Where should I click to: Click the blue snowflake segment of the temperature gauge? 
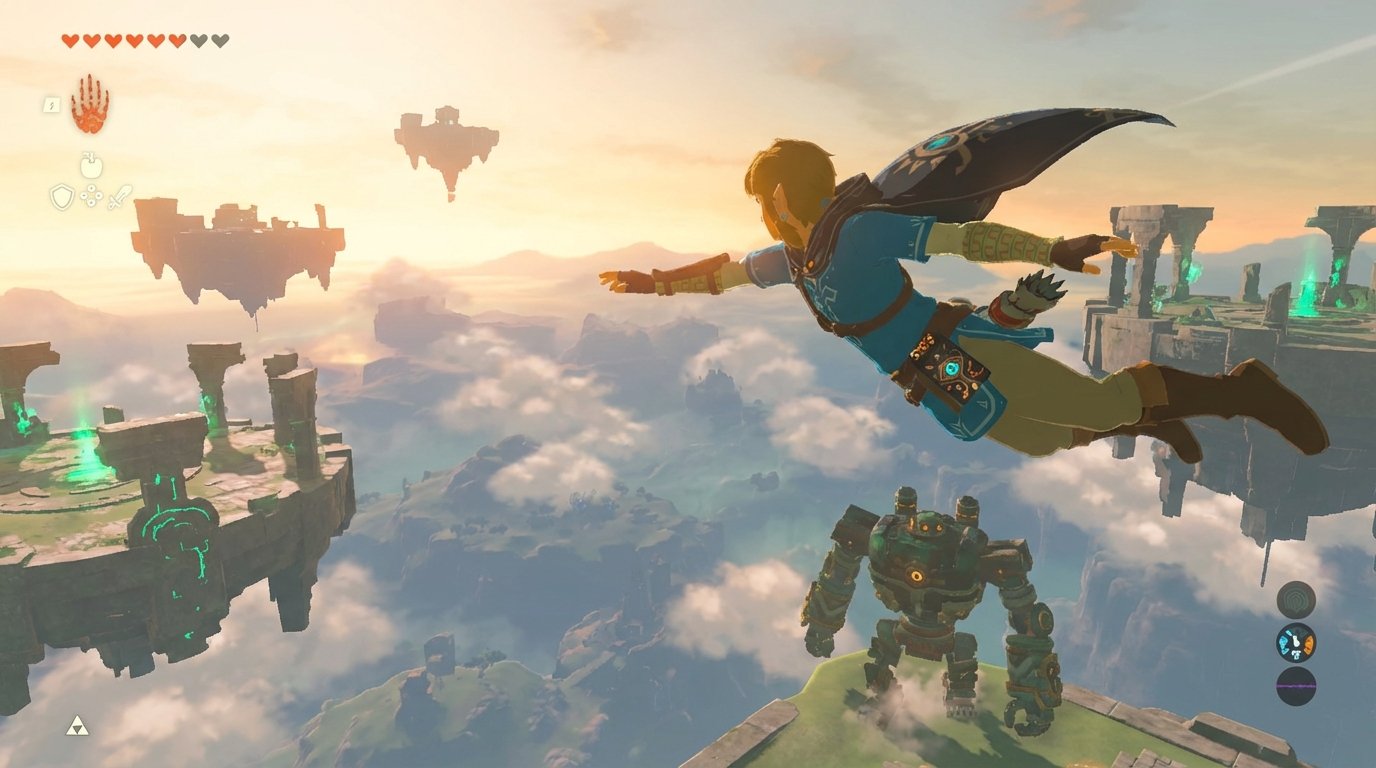tap(1284, 644)
